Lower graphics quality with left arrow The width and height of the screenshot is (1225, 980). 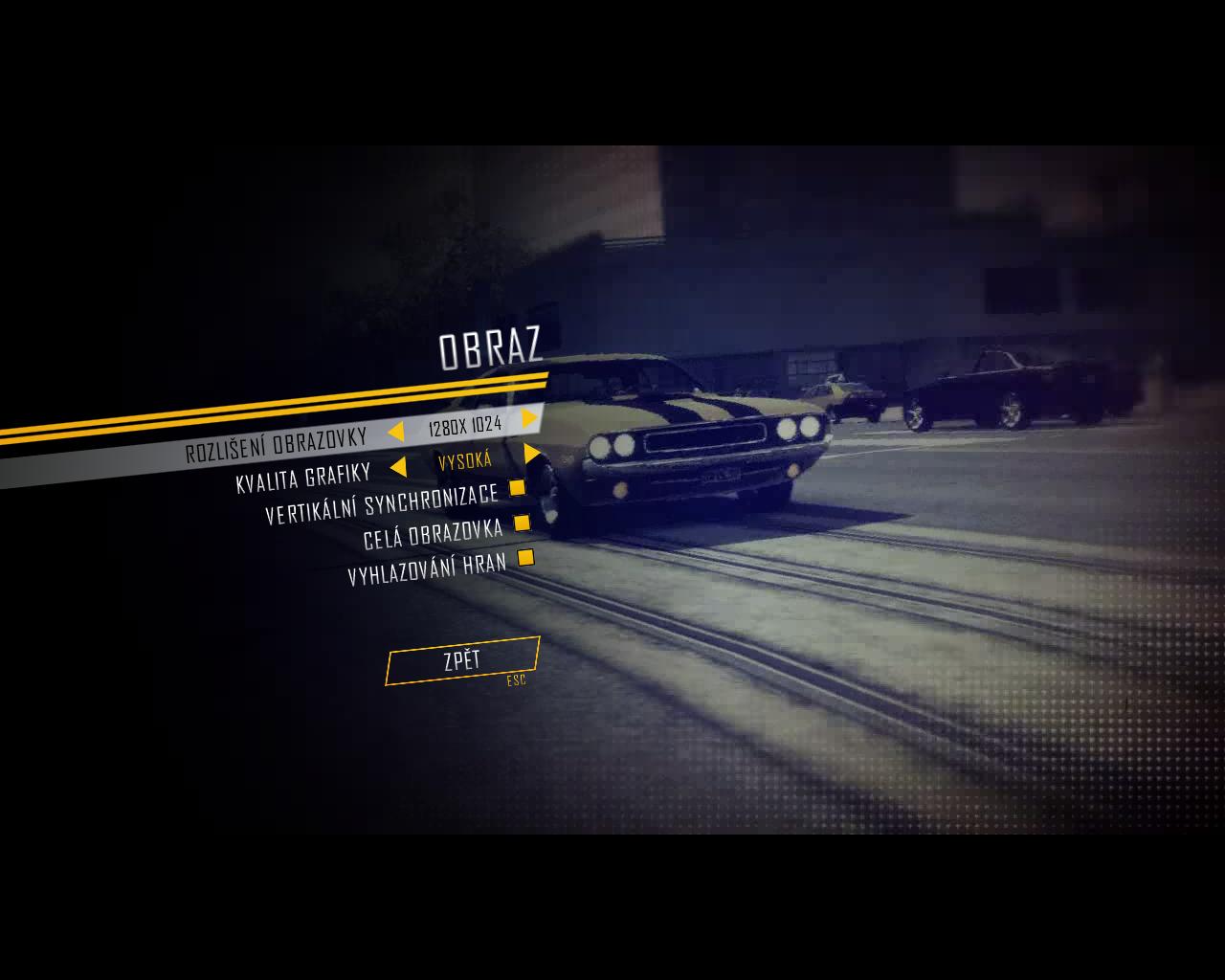tap(398, 467)
